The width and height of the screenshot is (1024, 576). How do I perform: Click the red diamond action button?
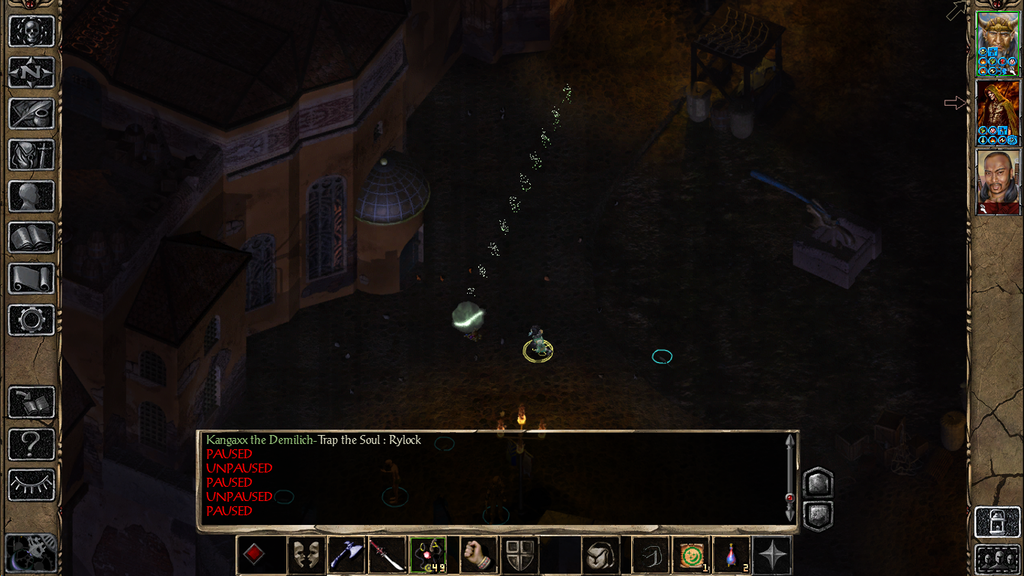[256, 555]
